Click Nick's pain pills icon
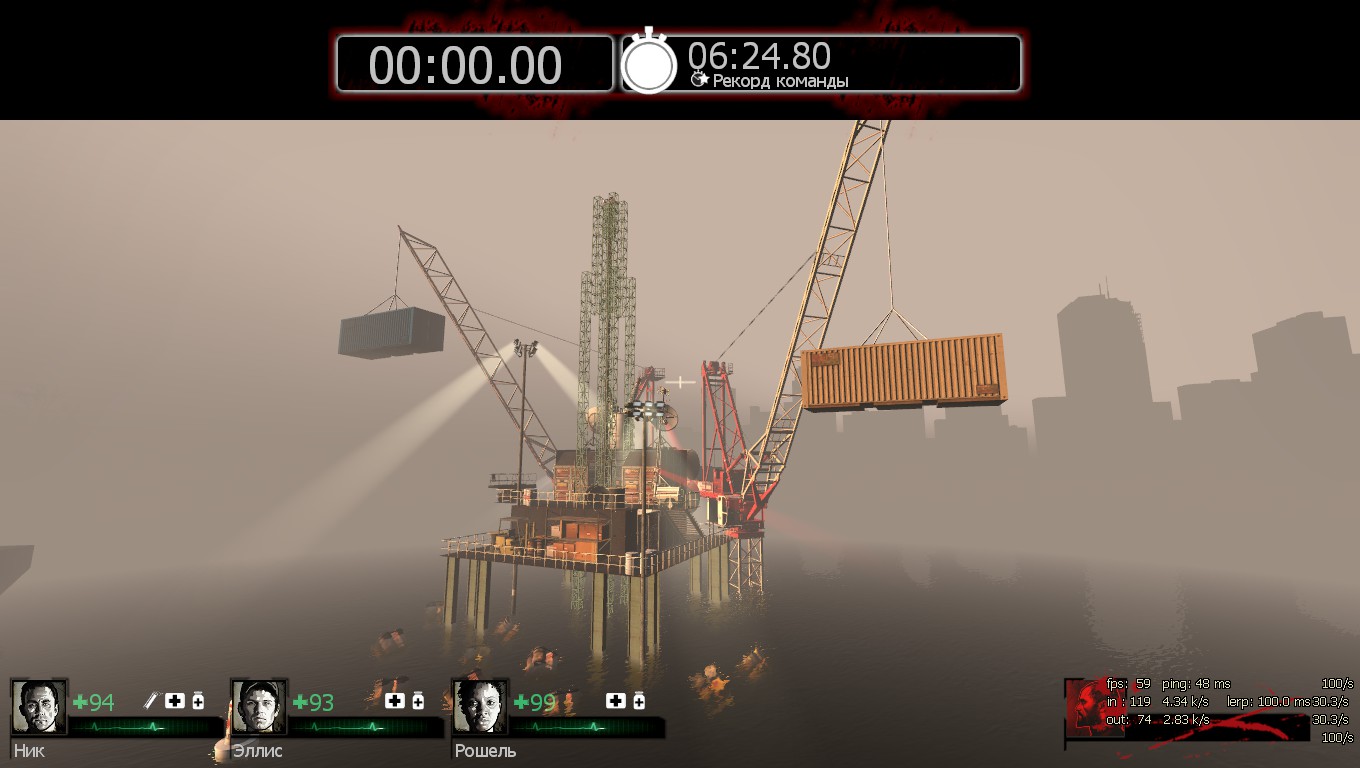1360x768 pixels. click(198, 701)
